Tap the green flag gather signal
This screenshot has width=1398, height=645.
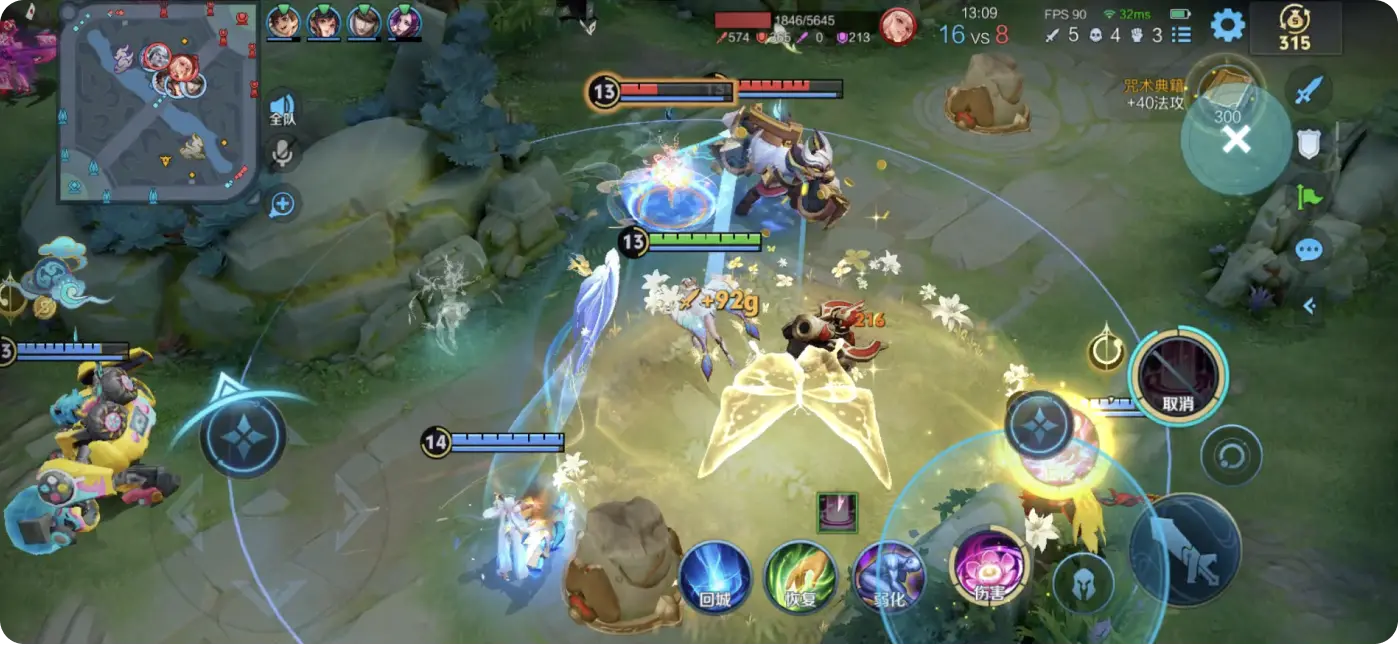pos(1309,196)
